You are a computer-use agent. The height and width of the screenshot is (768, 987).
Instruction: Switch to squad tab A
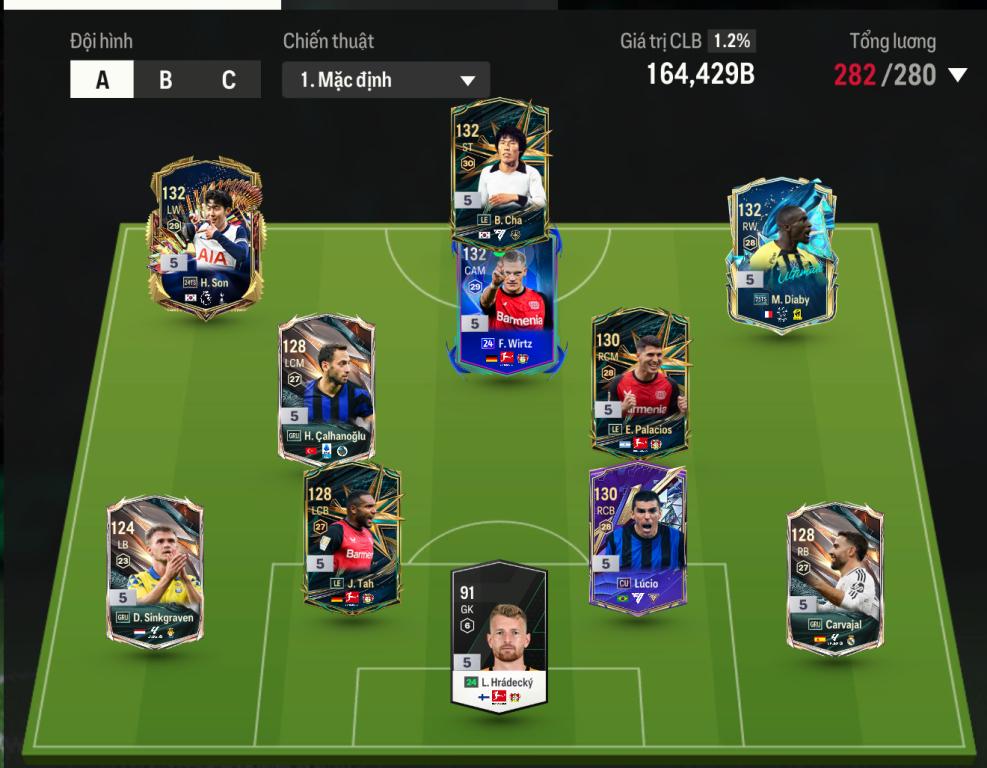pos(102,80)
